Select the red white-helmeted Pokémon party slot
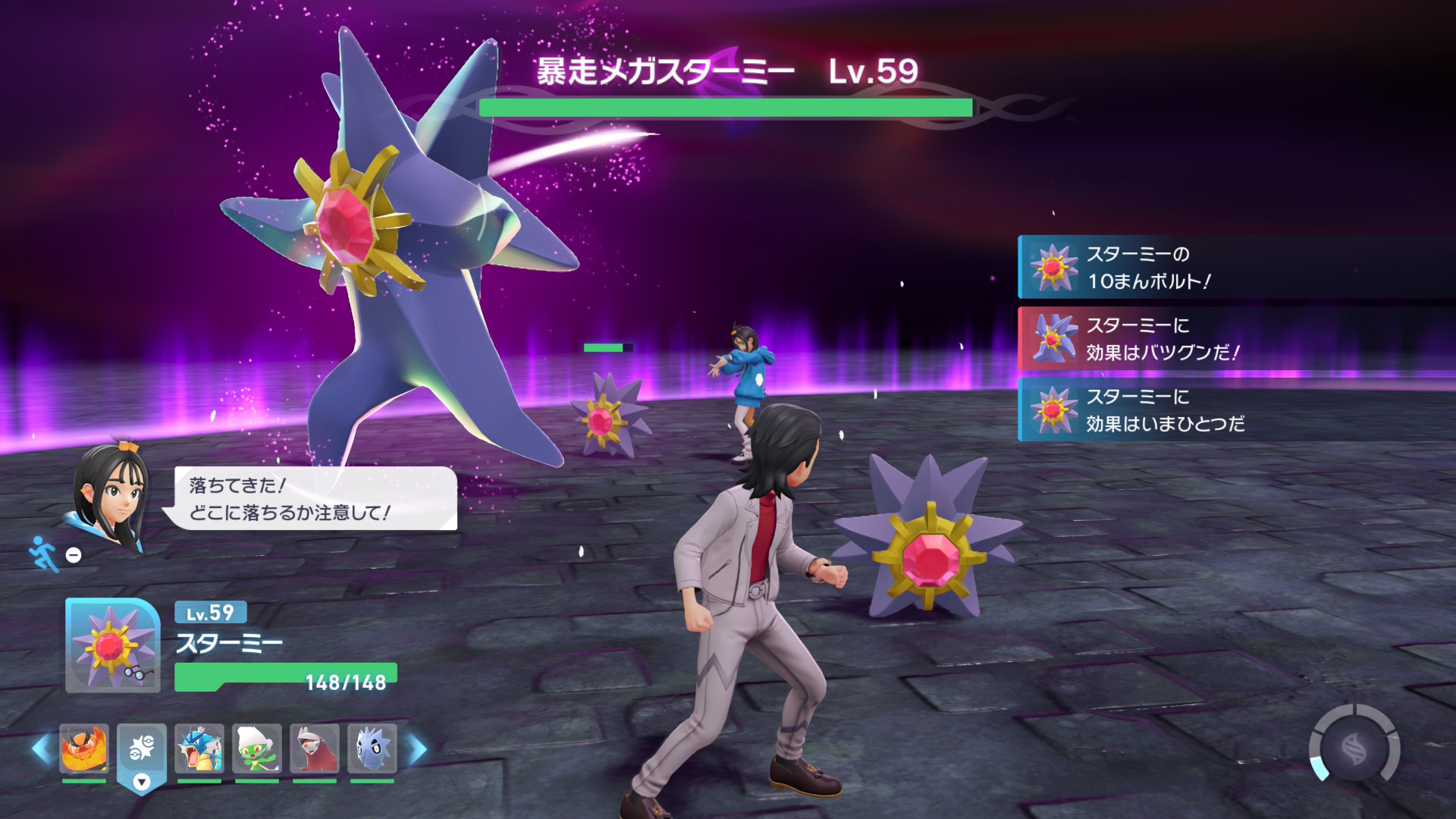1456x819 pixels. click(315, 748)
